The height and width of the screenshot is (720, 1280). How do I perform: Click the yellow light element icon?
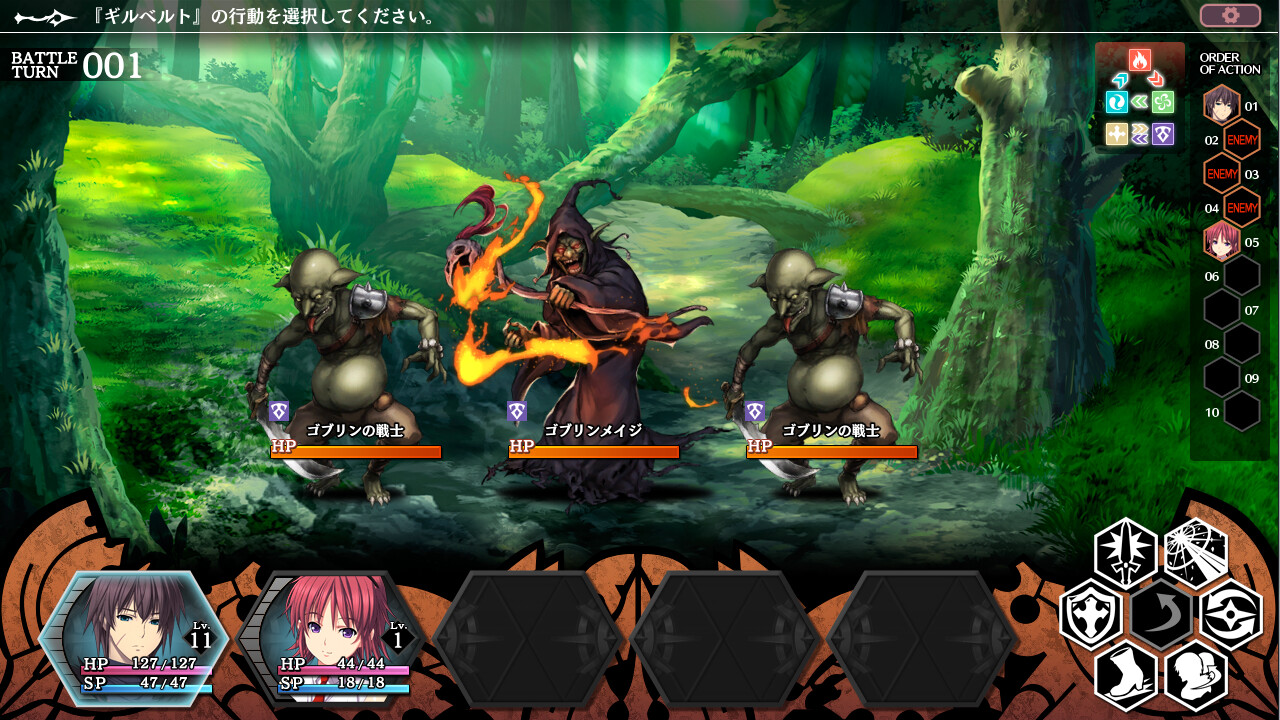coord(1117,134)
